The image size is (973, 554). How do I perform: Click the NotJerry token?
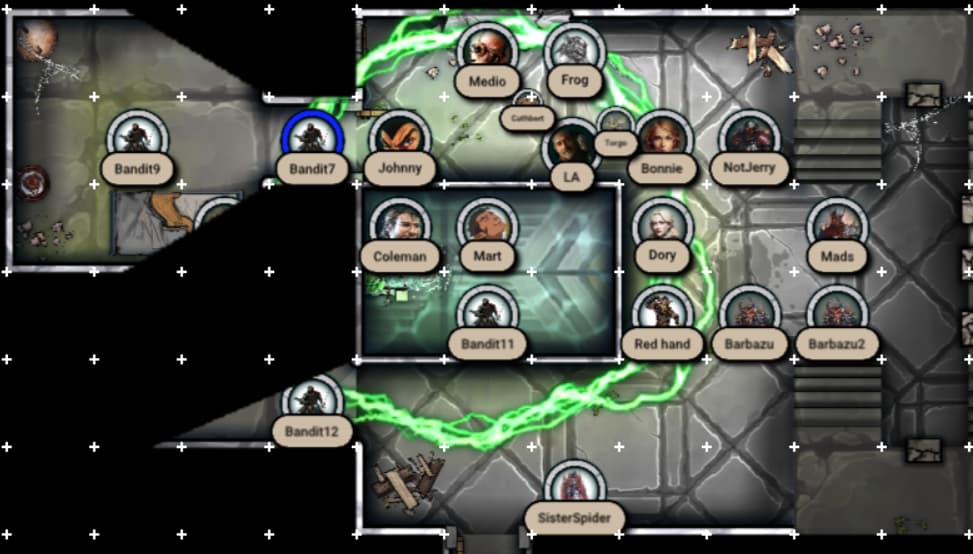[748, 139]
